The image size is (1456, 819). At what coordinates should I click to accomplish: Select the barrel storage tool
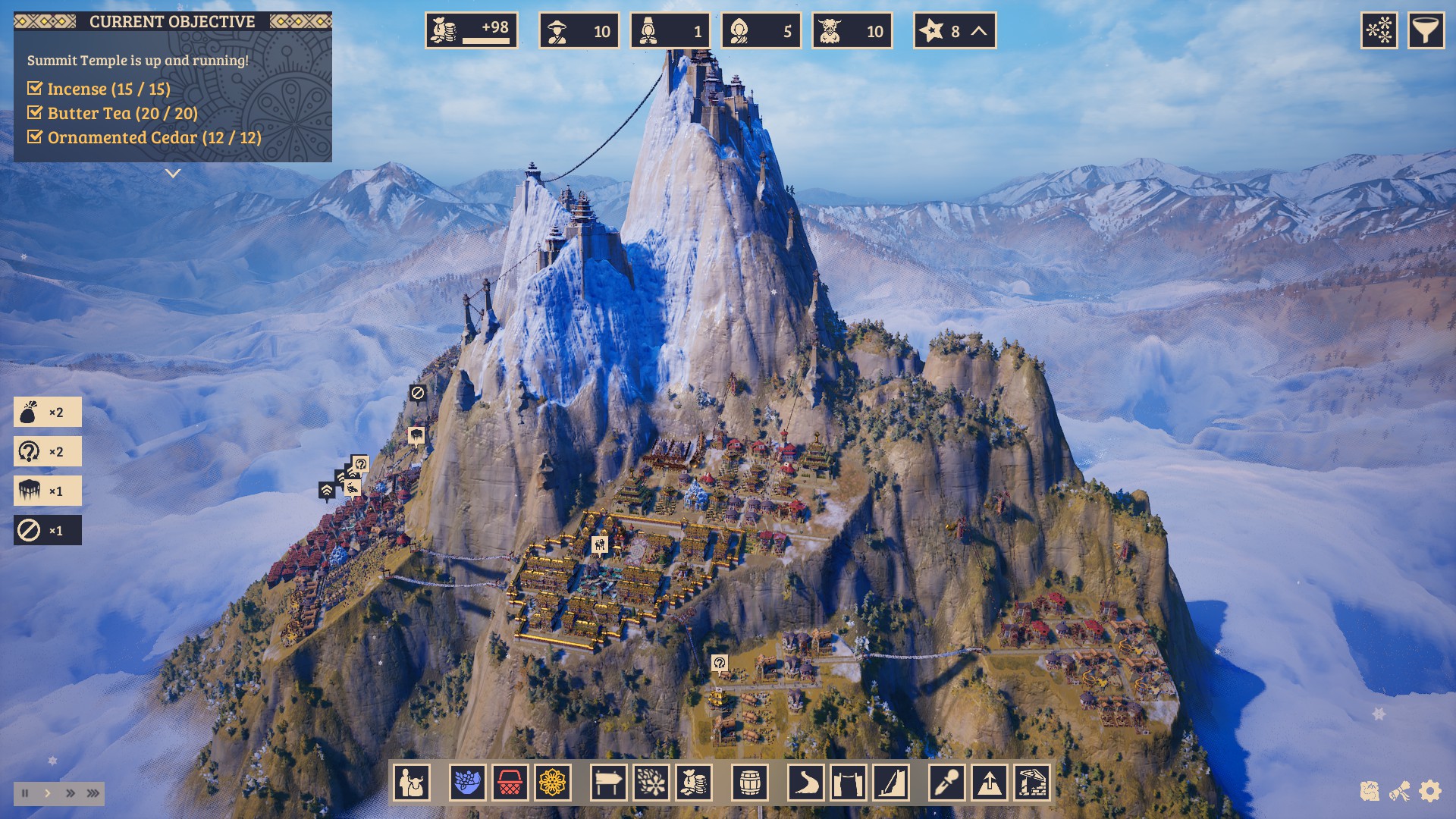(x=750, y=783)
